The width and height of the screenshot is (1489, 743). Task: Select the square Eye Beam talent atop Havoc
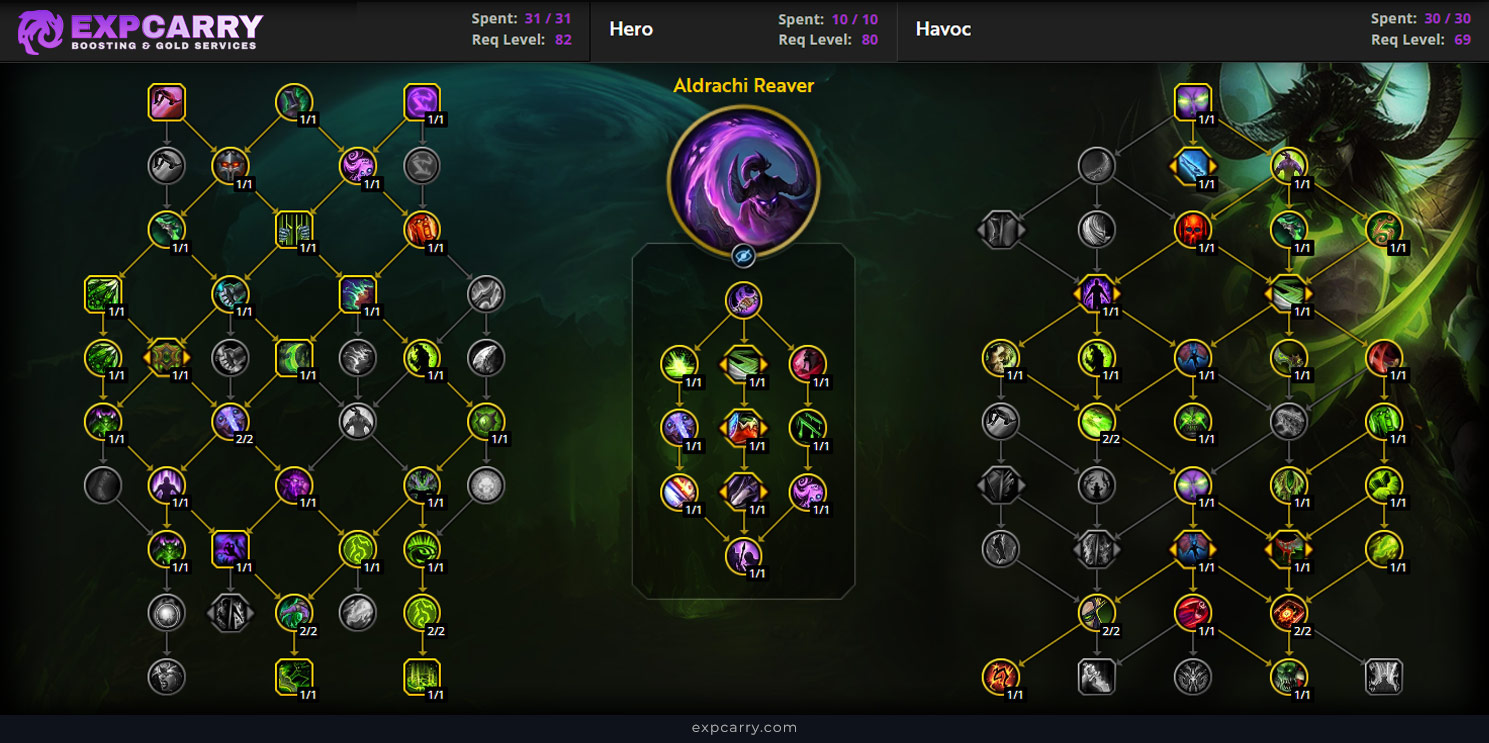(x=1193, y=102)
